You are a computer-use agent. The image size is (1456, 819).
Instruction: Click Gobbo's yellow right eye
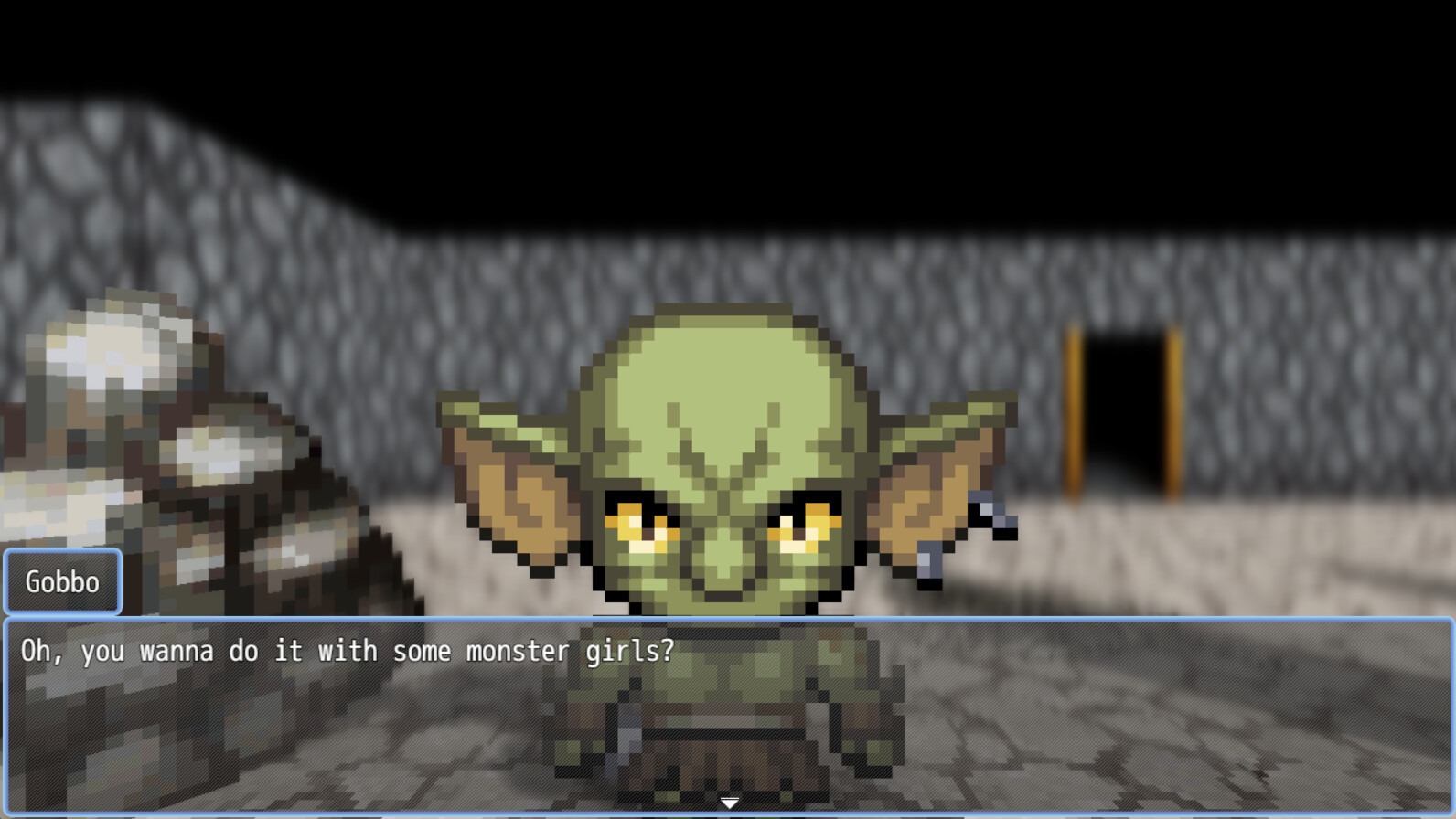pyautogui.click(x=805, y=526)
